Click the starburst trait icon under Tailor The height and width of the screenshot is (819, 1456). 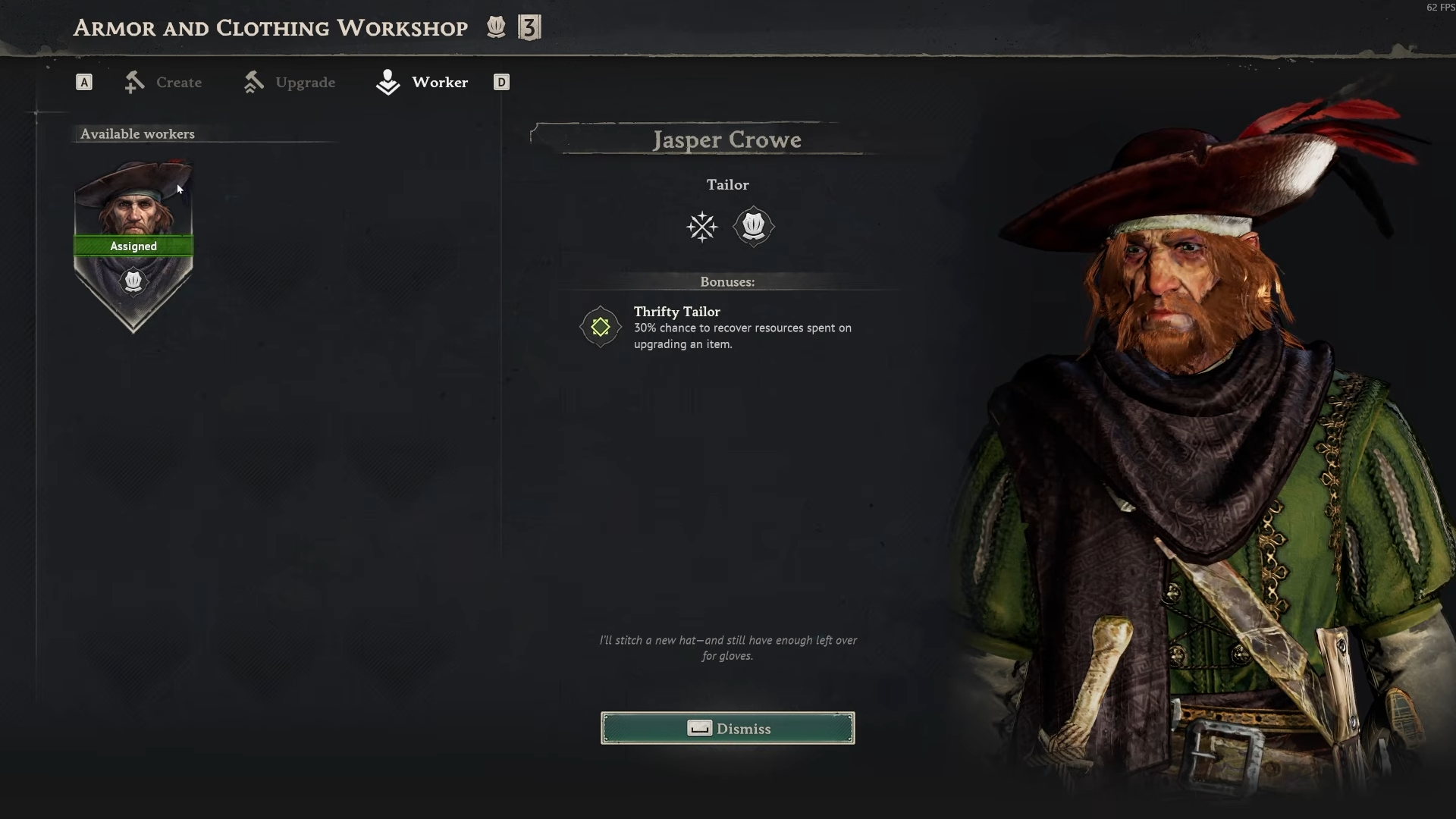coord(701,226)
